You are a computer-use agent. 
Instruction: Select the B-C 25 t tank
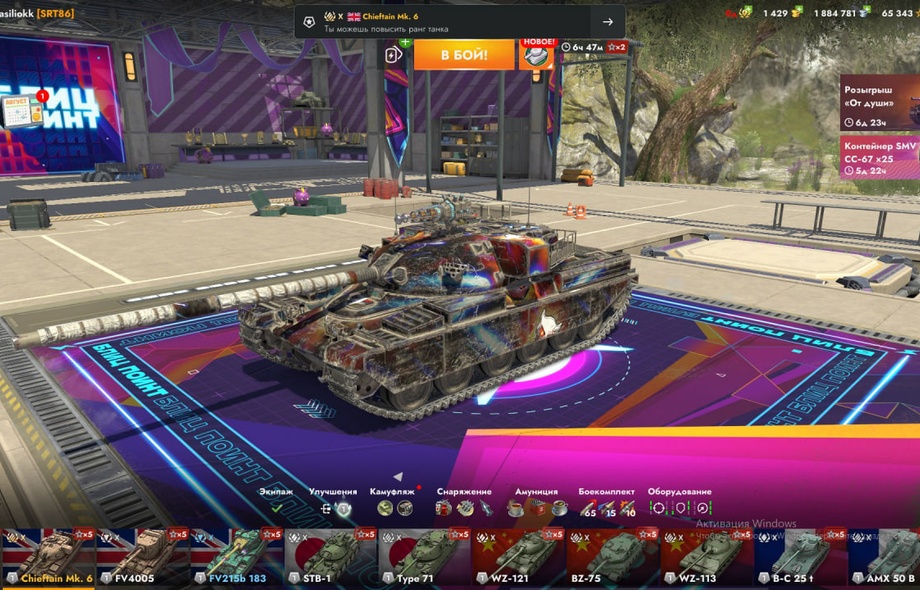800,558
